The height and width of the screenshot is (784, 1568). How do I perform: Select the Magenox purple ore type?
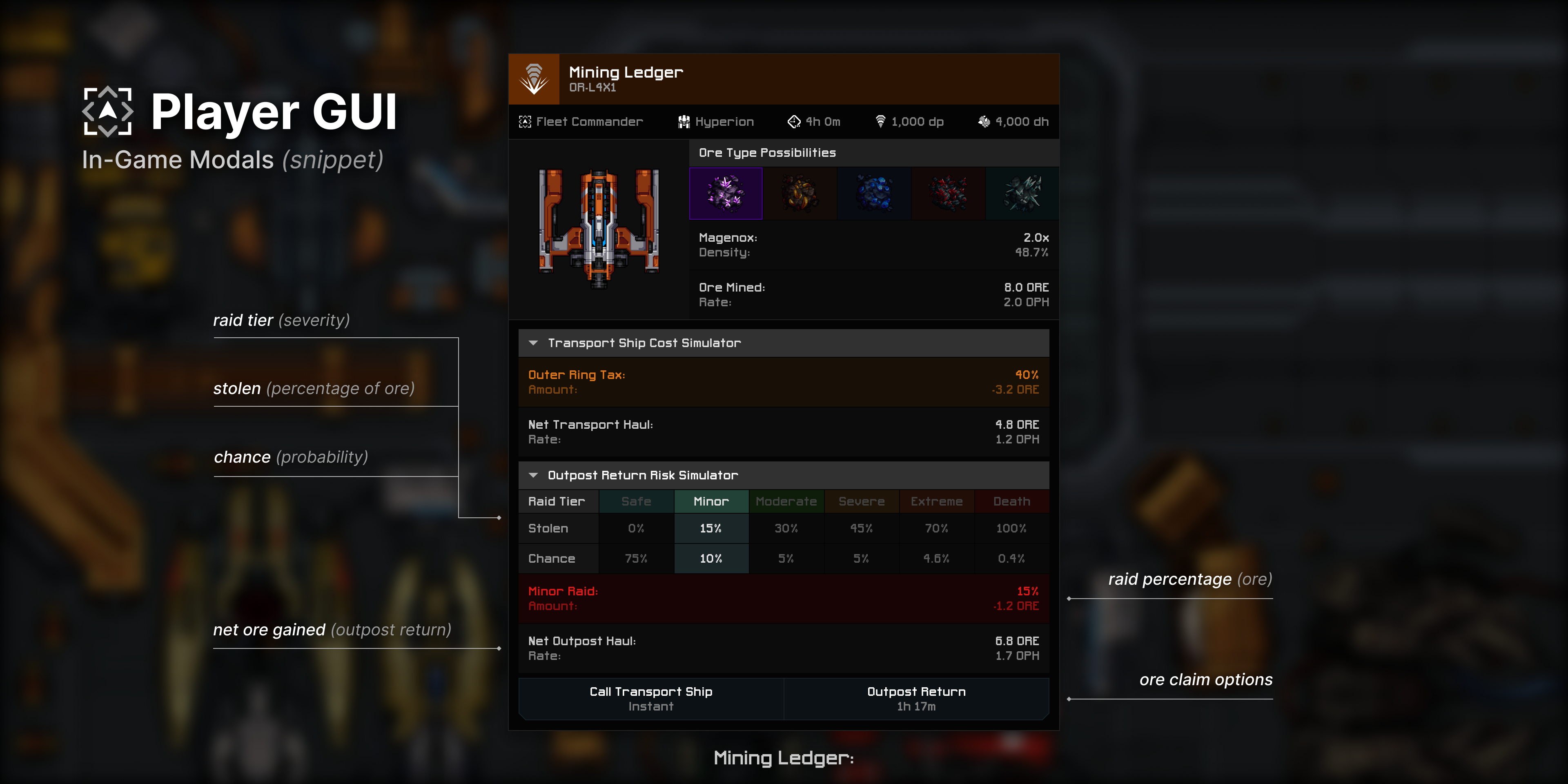tap(726, 193)
